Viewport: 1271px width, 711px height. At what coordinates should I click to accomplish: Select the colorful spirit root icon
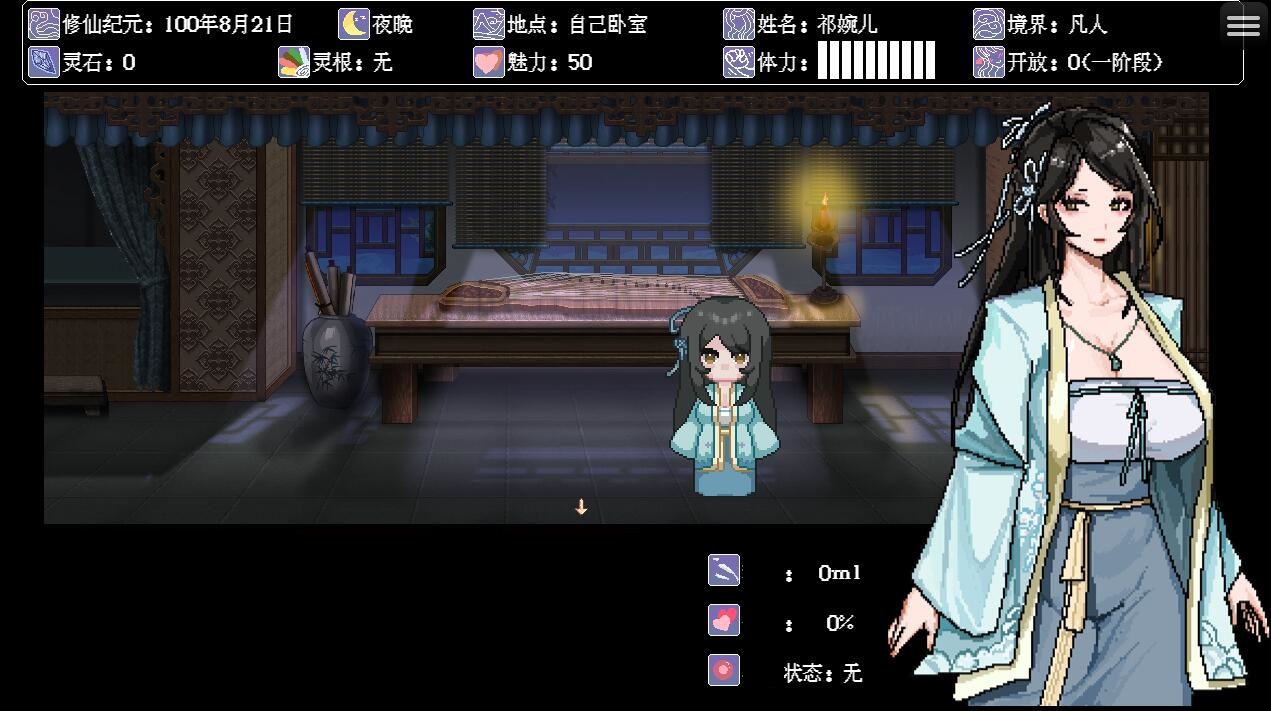(294, 62)
